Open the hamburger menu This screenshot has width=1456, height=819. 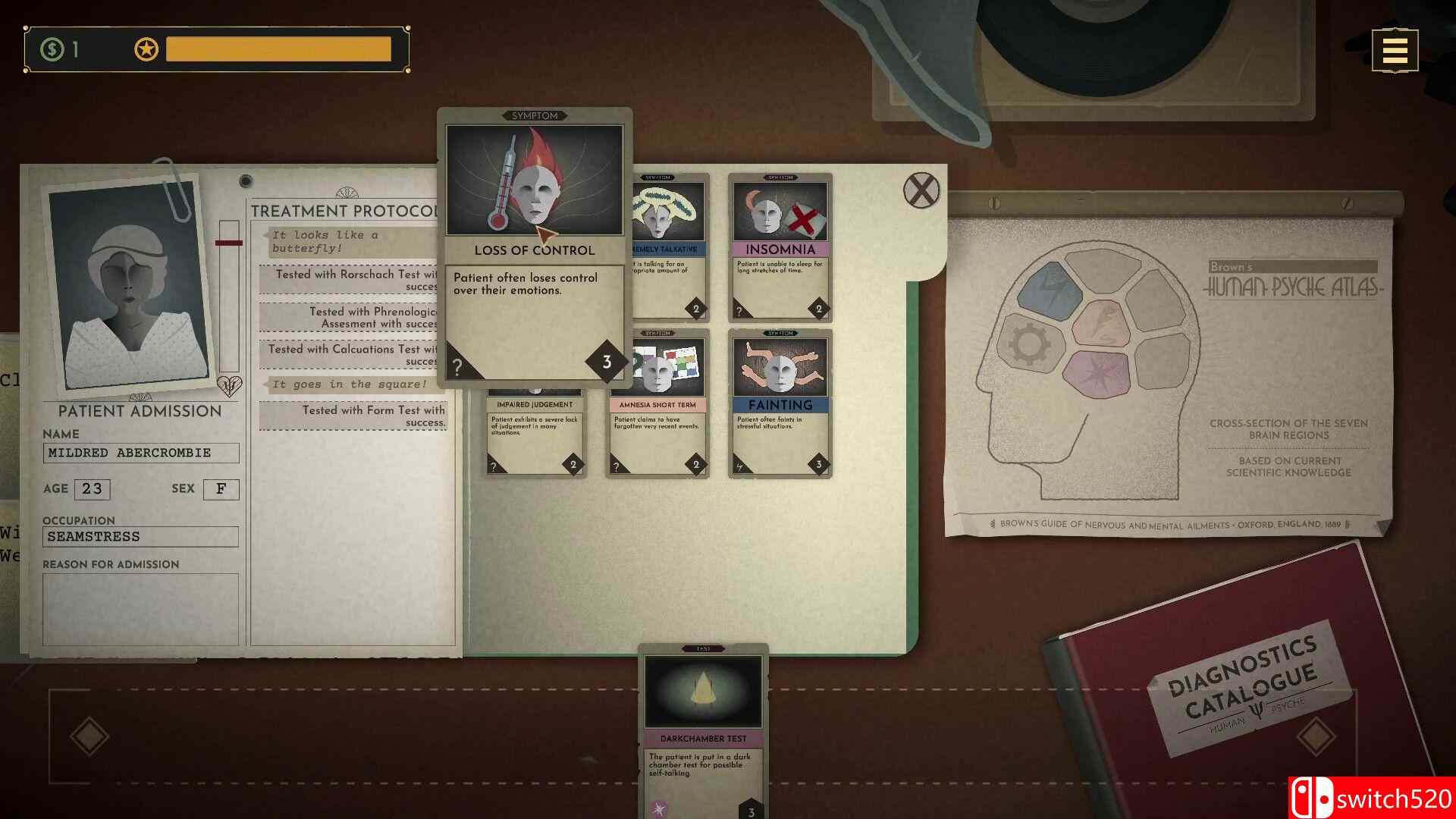(1394, 49)
